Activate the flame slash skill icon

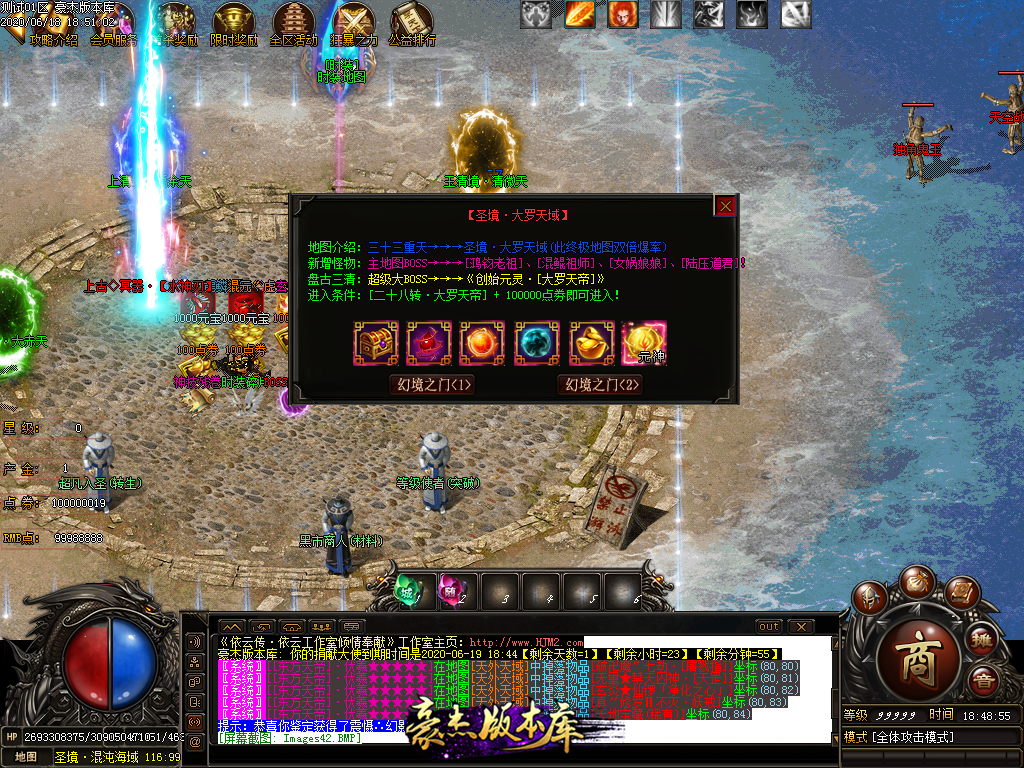580,14
